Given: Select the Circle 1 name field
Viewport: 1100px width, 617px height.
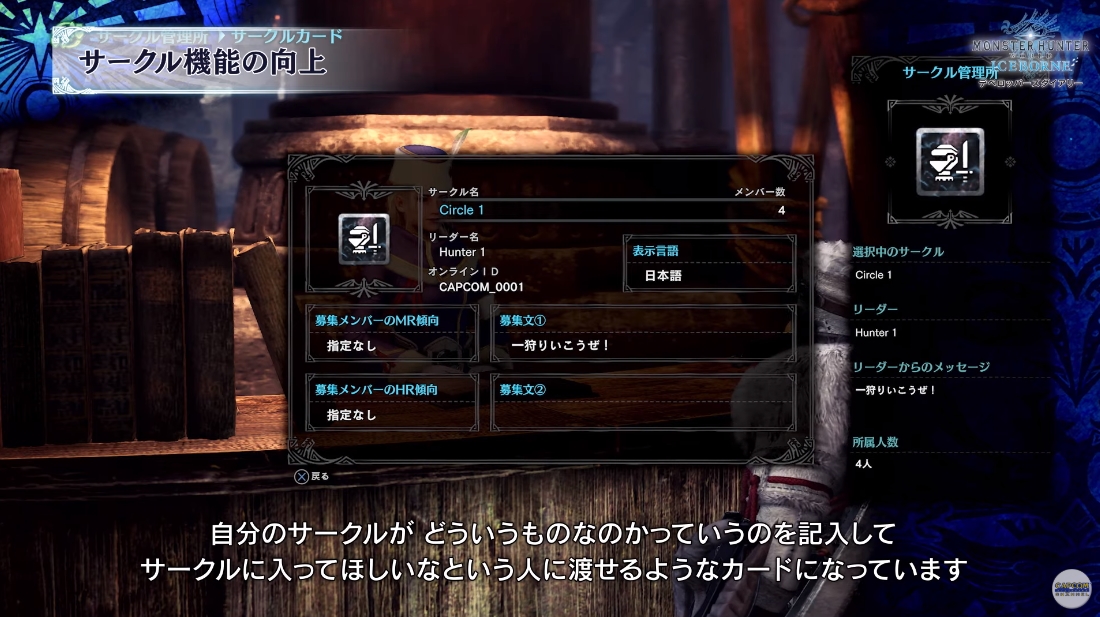Looking at the screenshot, I should tap(610, 210).
